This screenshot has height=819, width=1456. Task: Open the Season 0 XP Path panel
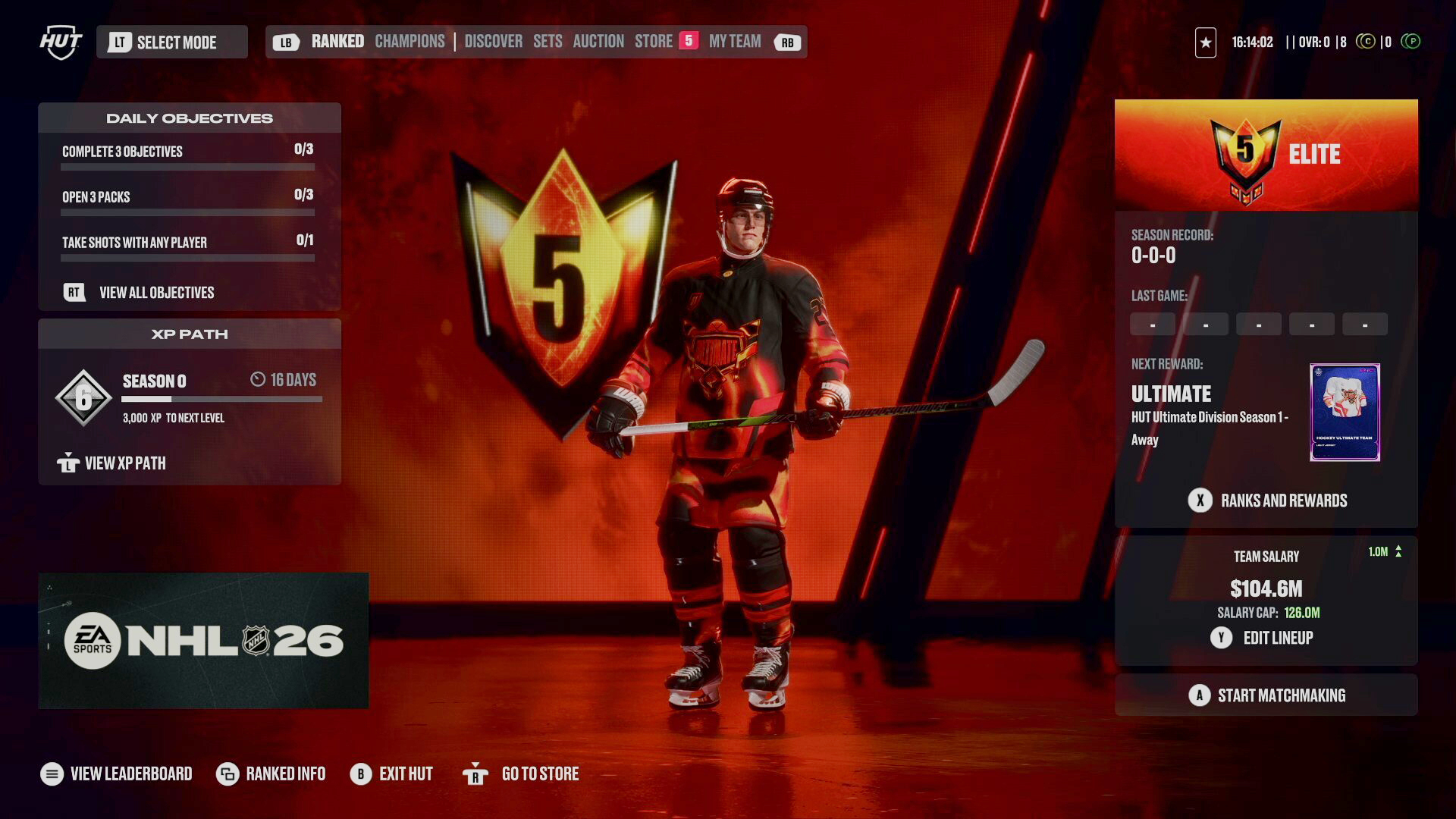click(190, 394)
